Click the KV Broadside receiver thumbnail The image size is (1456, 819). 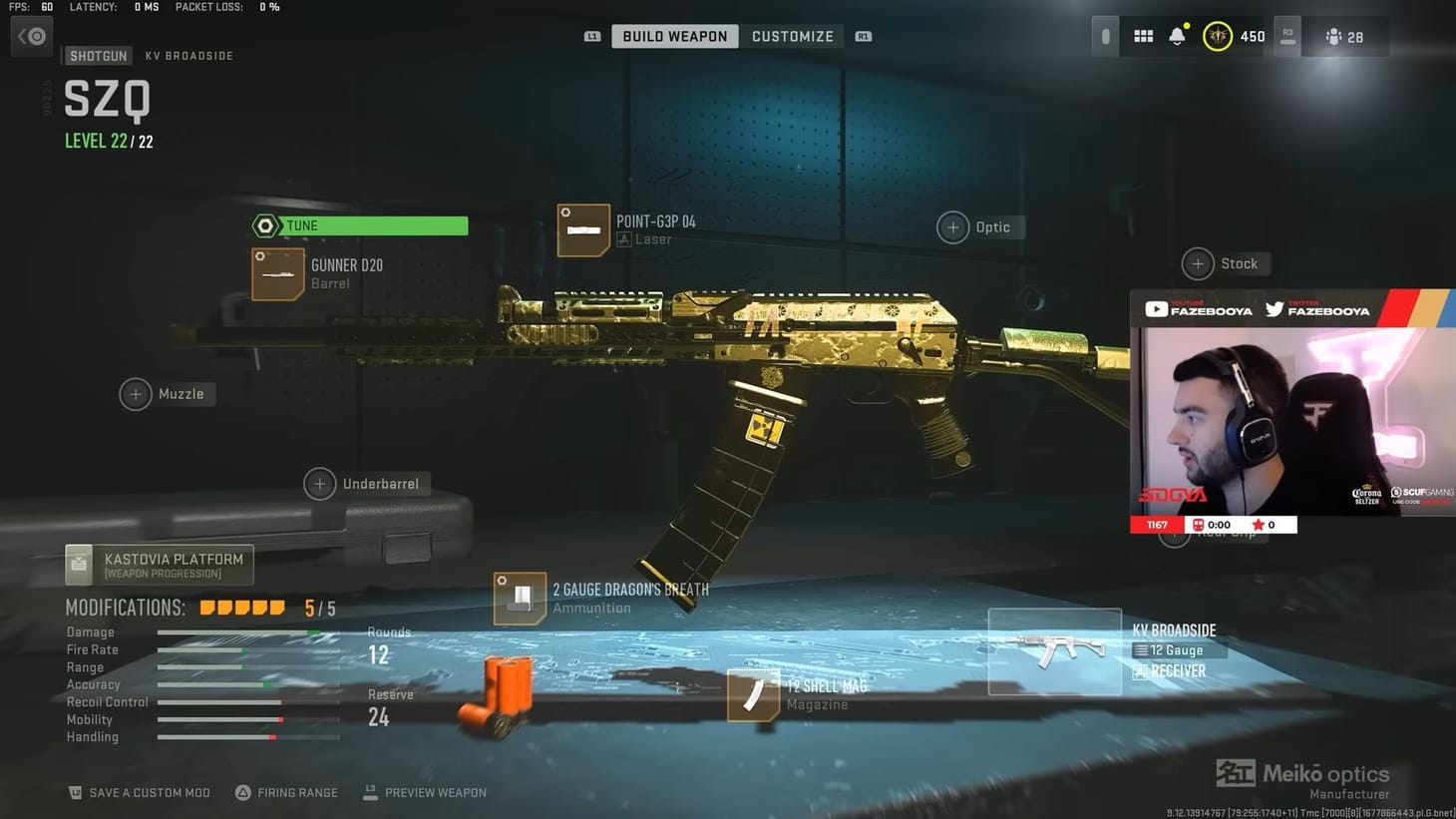(1054, 651)
